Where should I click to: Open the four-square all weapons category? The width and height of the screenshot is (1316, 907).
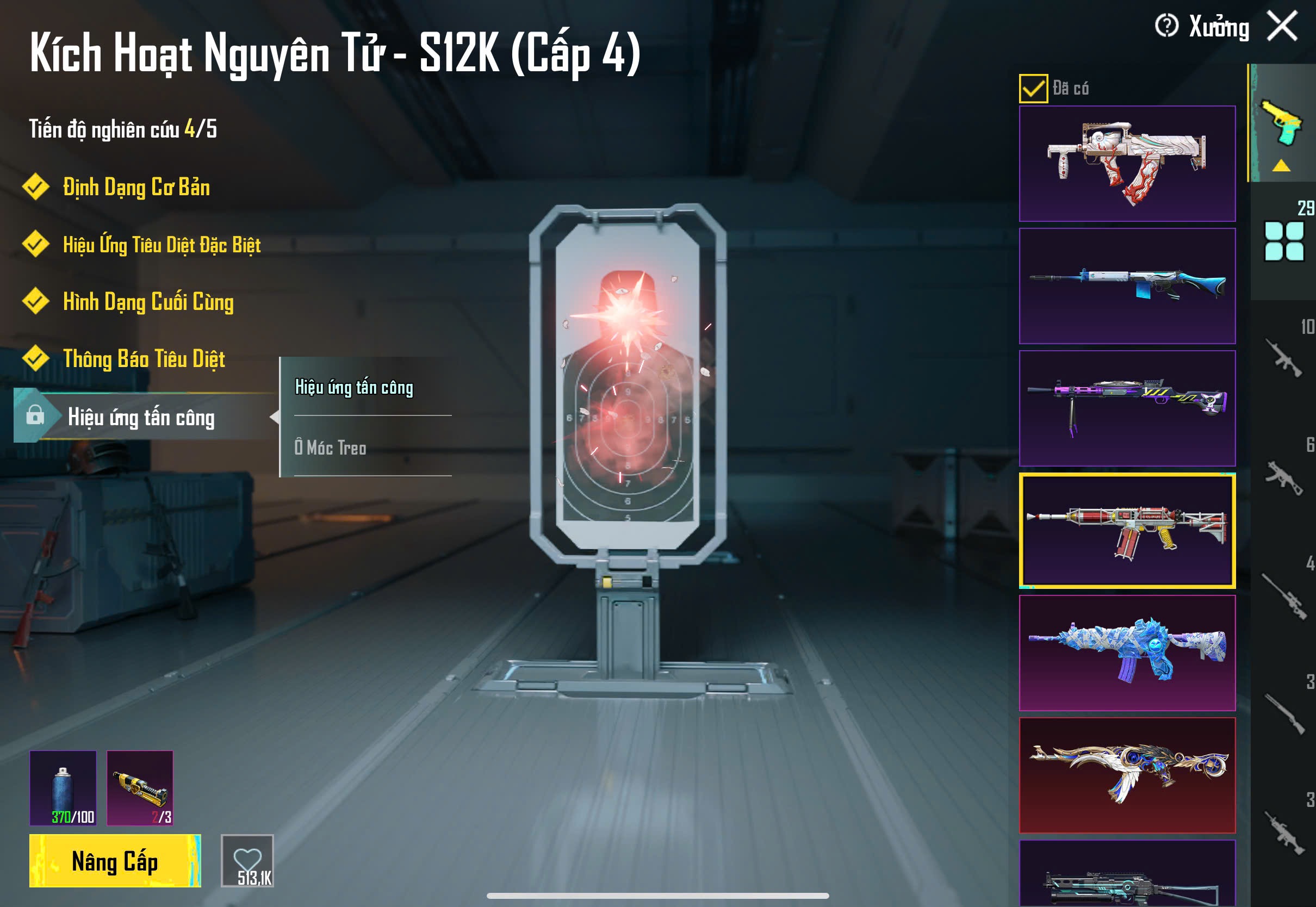pos(1283,241)
